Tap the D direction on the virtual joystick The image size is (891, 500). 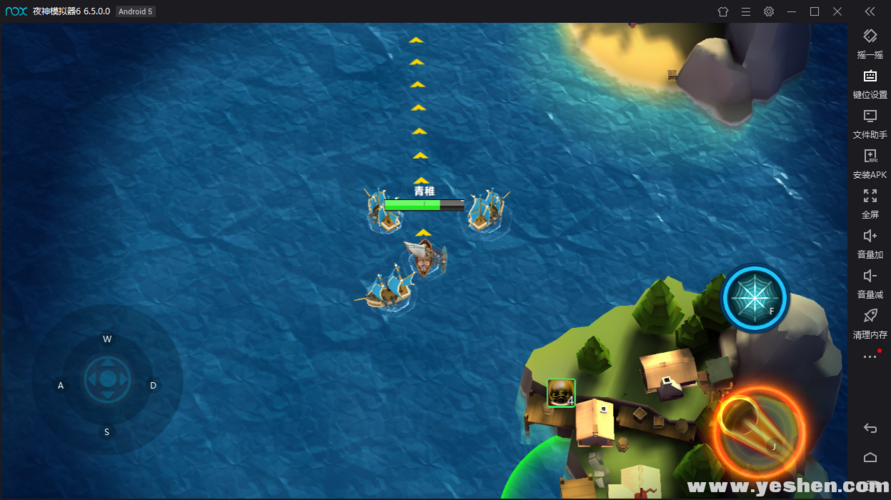[153, 385]
